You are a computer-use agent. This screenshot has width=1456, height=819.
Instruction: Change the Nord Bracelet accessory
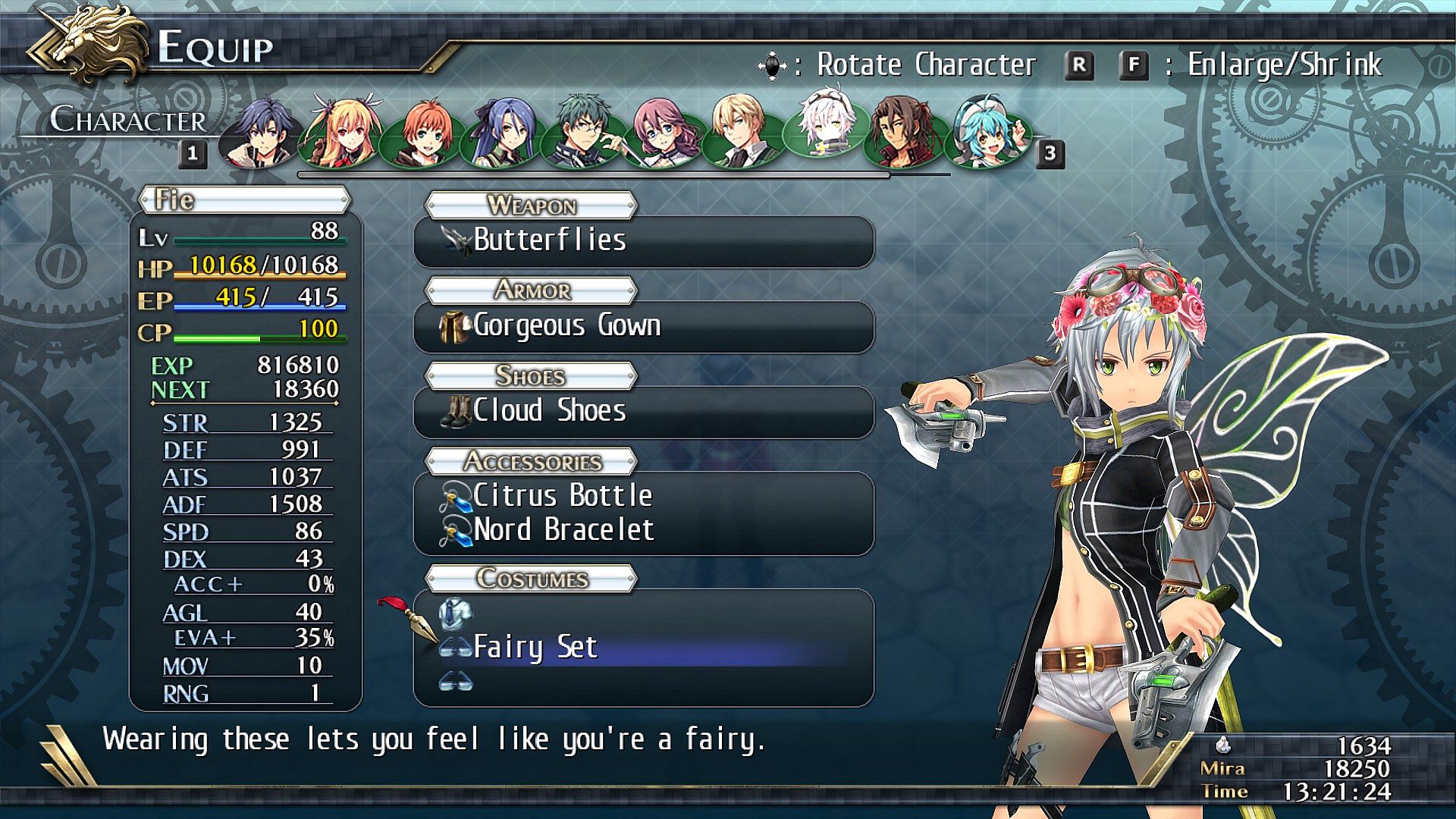tap(644, 530)
